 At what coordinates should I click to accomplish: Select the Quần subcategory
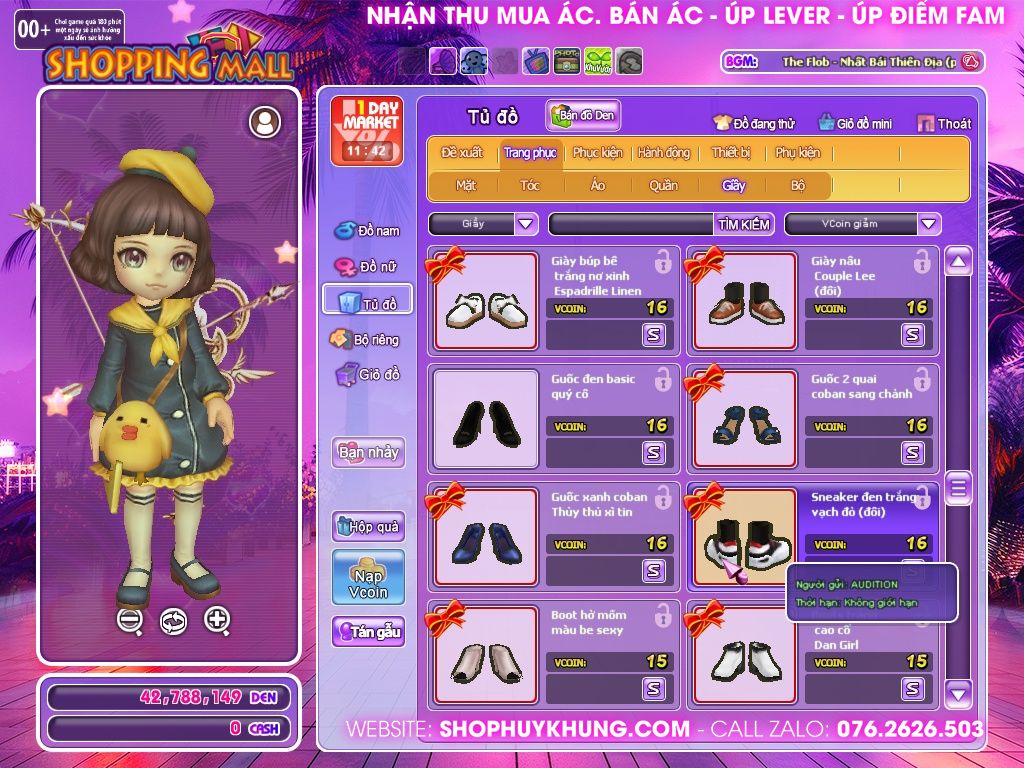[663, 185]
